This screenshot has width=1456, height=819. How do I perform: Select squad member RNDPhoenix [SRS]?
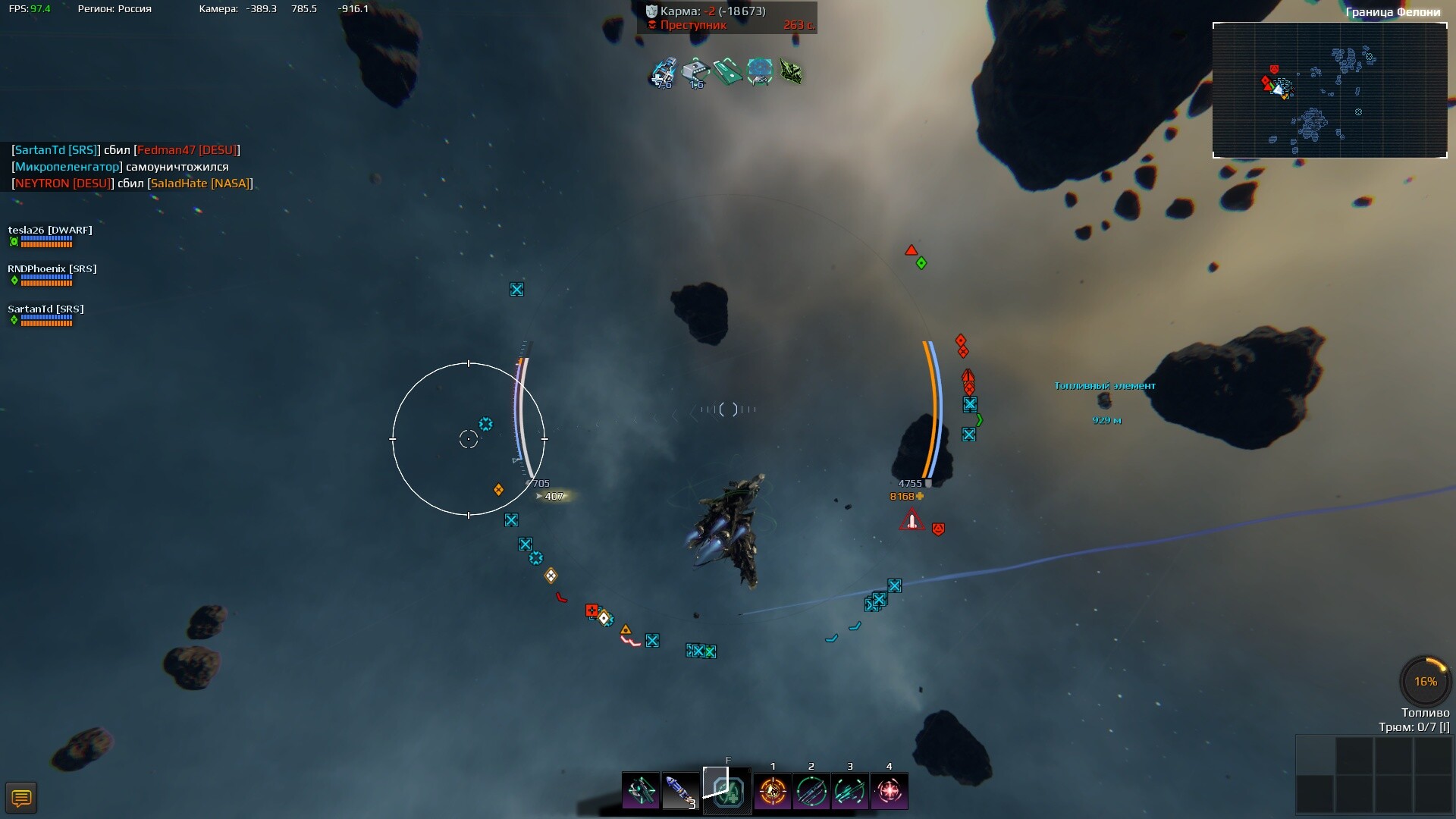[52, 269]
